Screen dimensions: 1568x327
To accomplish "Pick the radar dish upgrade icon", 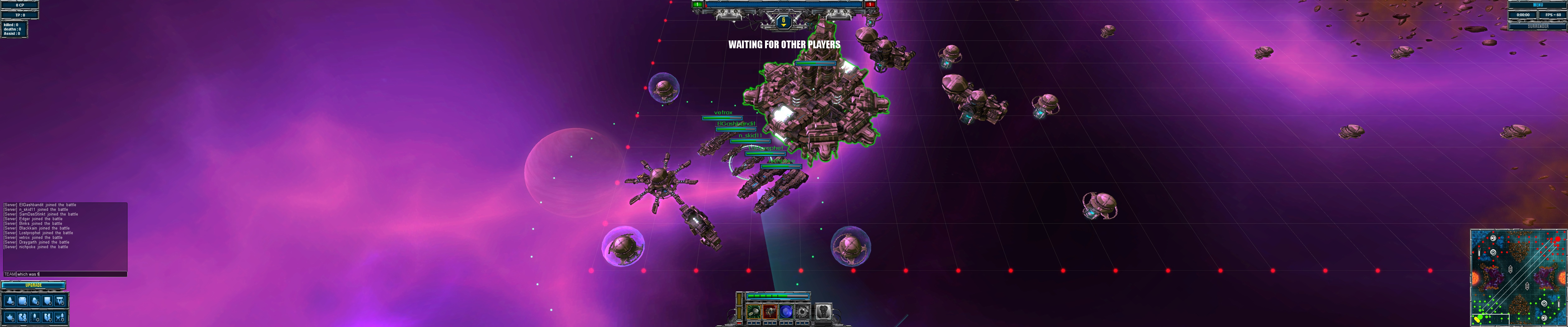I will click(x=35, y=301).
